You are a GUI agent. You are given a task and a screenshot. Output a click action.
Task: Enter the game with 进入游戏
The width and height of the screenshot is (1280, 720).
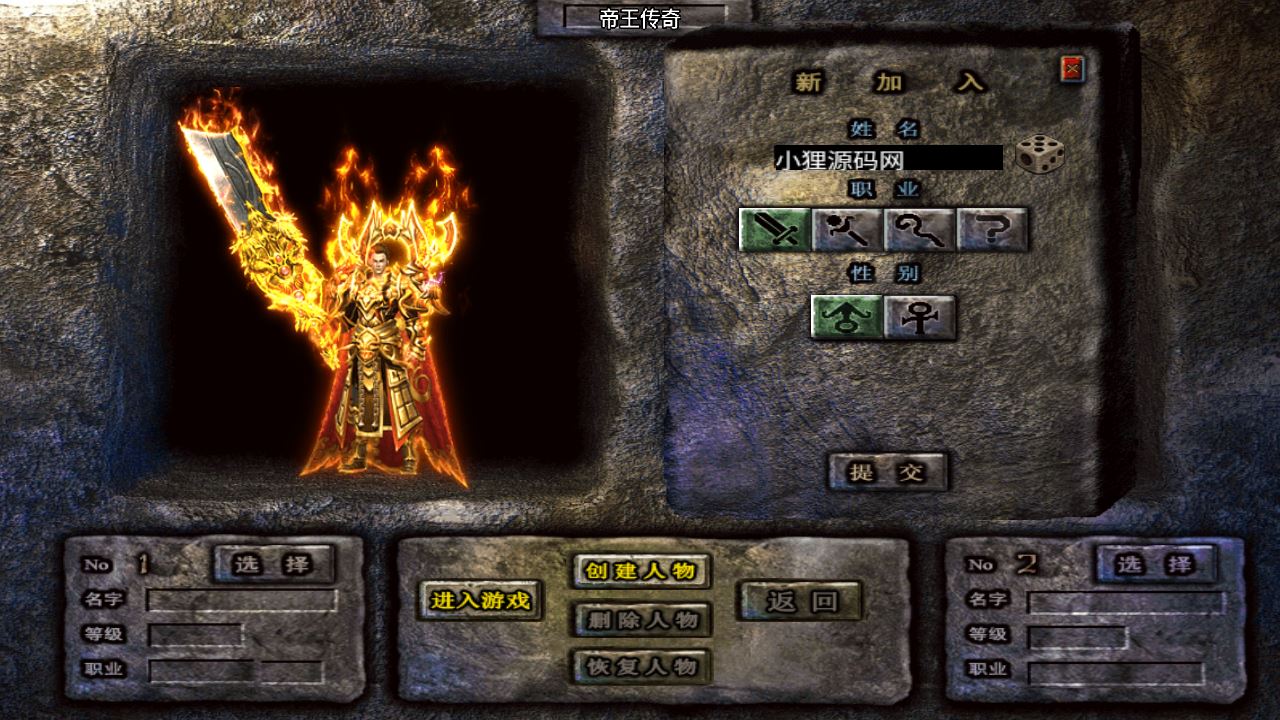click(x=480, y=601)
